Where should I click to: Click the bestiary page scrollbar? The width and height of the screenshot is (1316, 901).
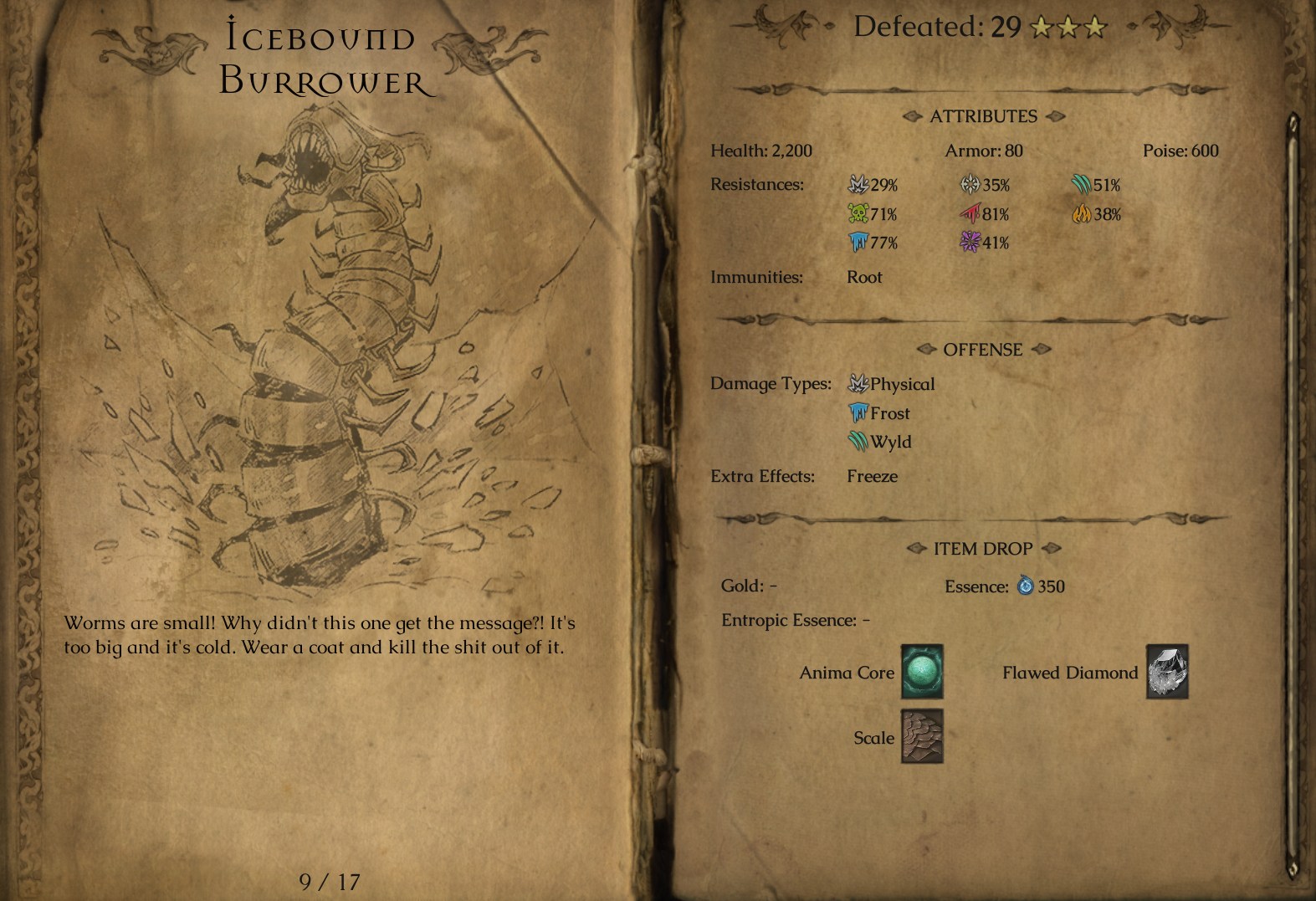click(1293, 494)
